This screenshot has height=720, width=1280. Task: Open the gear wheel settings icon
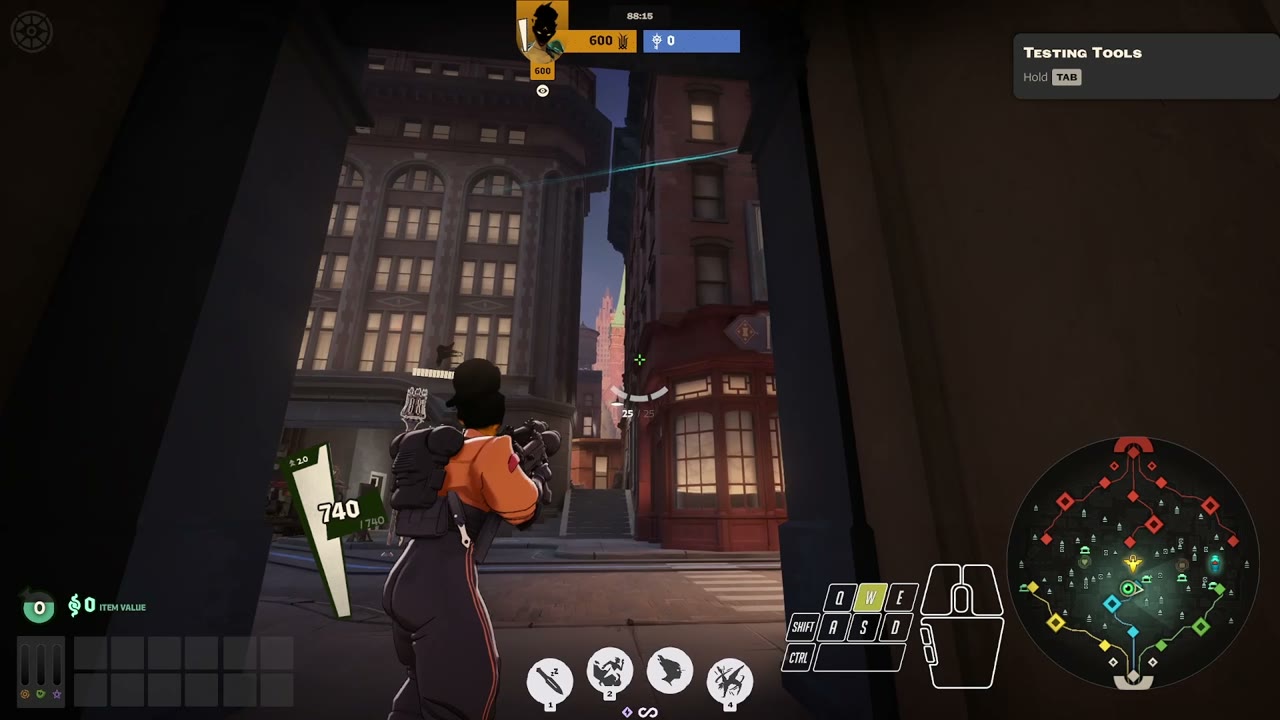click(32, 32)
